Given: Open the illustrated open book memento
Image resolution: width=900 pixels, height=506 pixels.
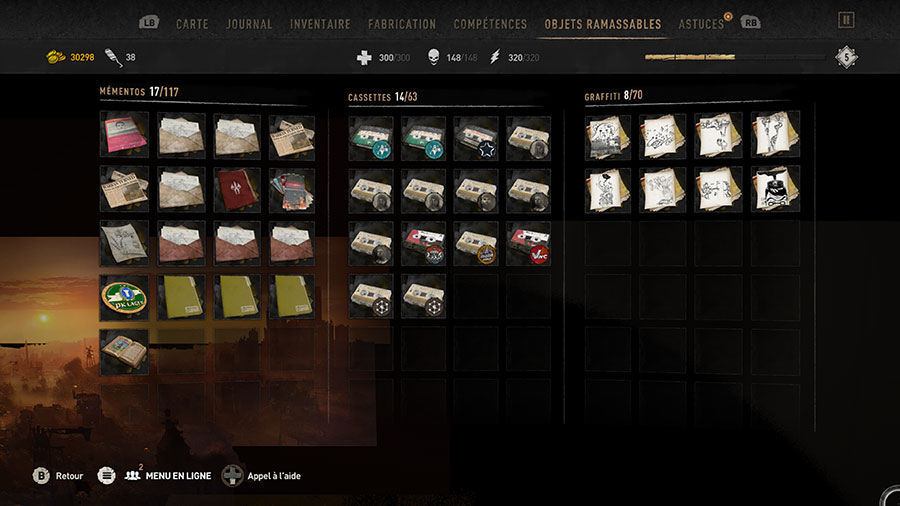Looking at the screenshot, I should [x=124, y=352].
